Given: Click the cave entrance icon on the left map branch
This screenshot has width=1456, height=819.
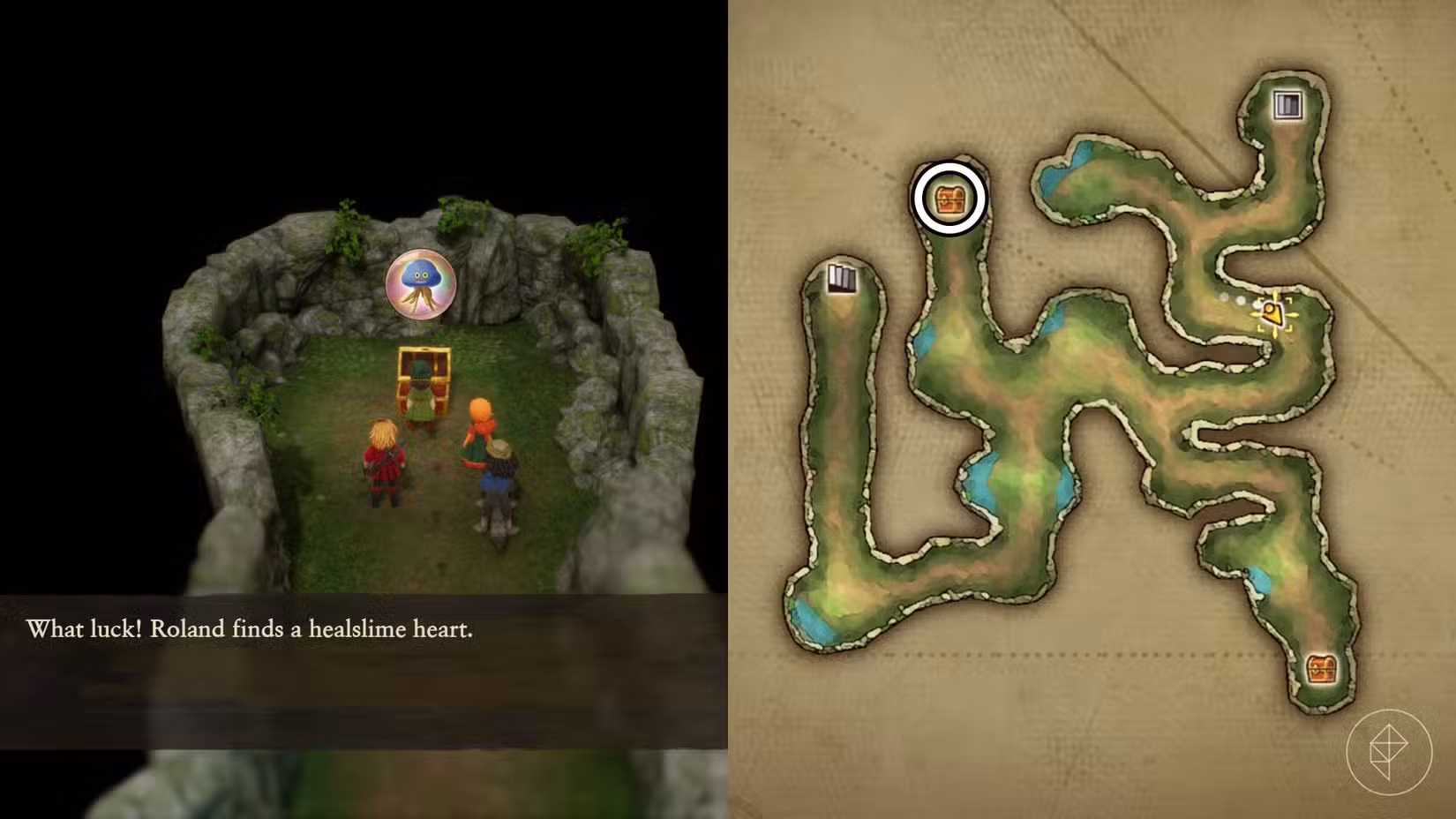Looking at the screenshot, I should (x=843, y=281).
